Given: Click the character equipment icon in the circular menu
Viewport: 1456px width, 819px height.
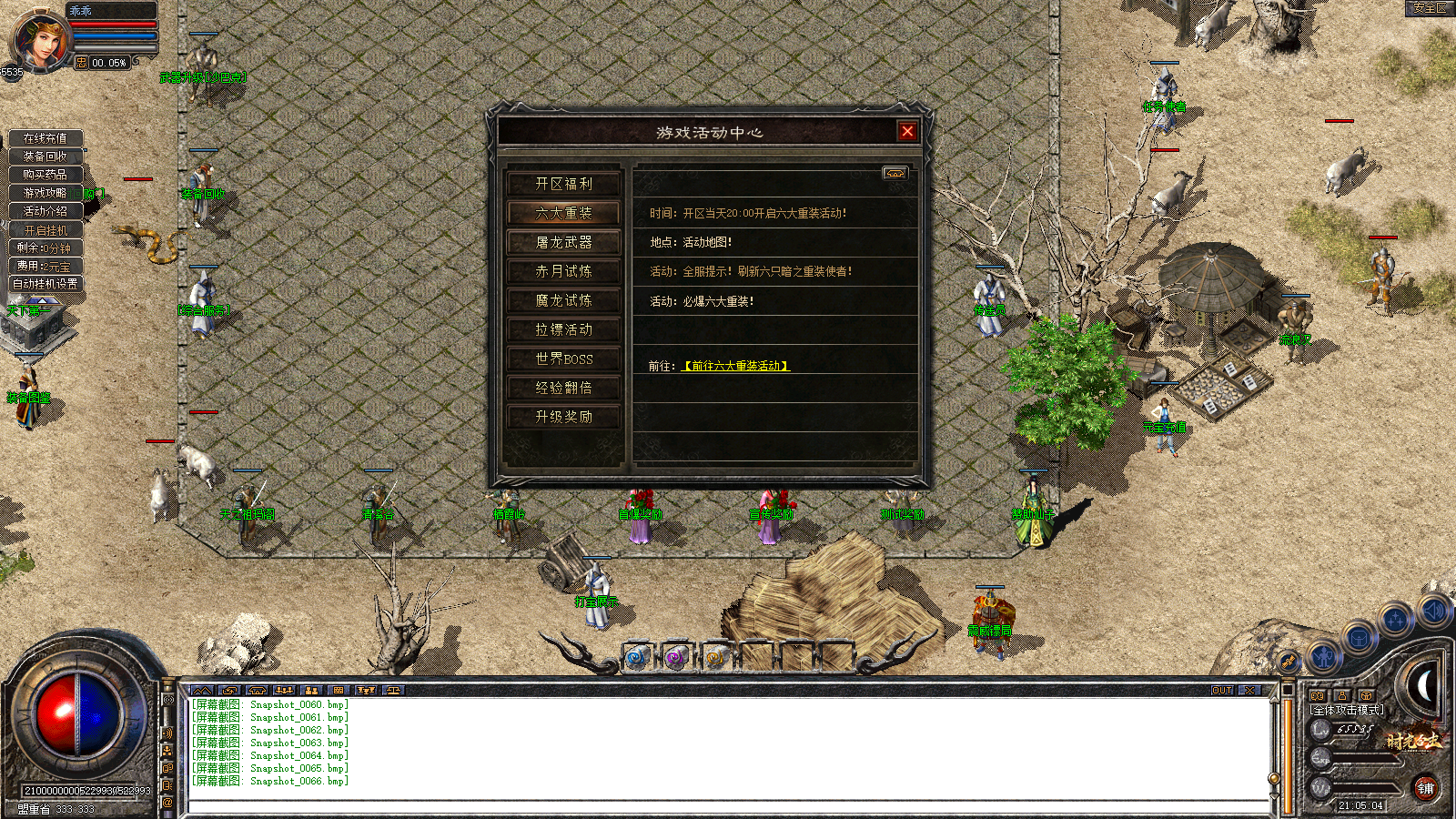Looking at the screenshot, I should [1322, 656].
